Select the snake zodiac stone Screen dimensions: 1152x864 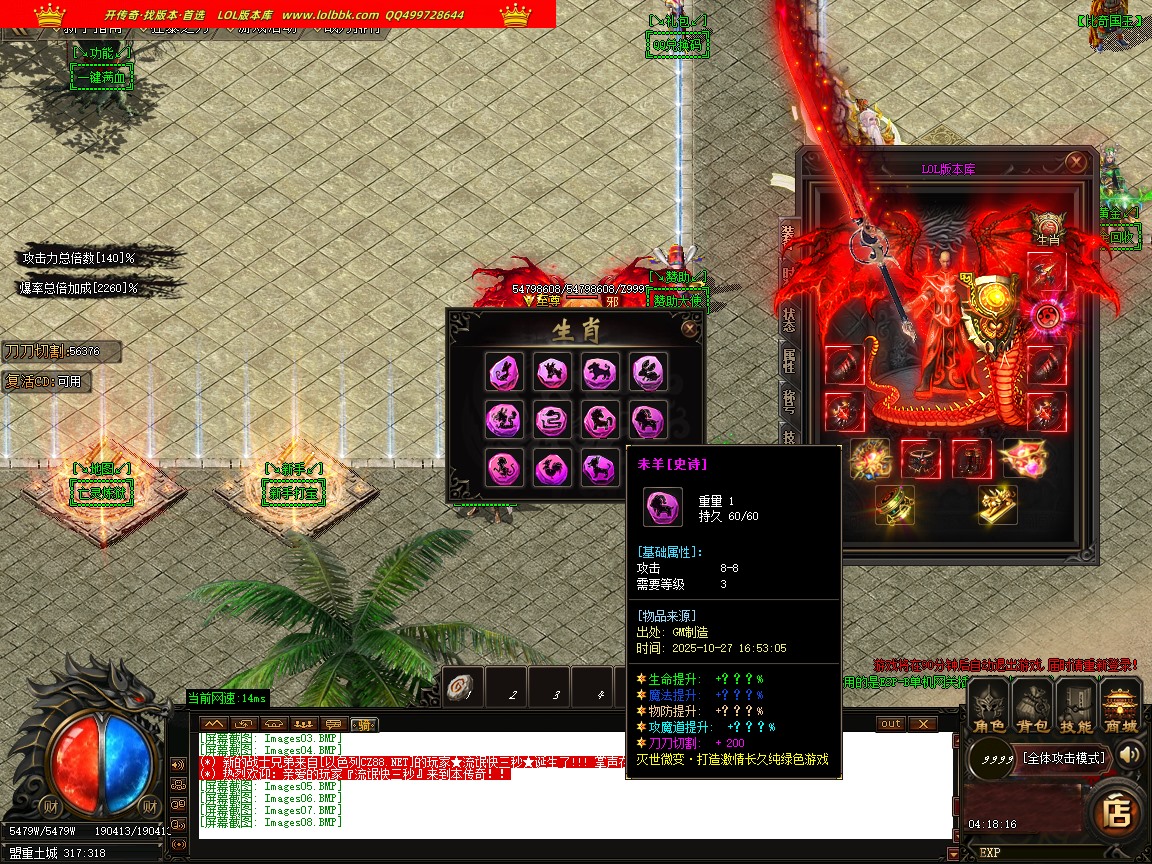[551, 419]
